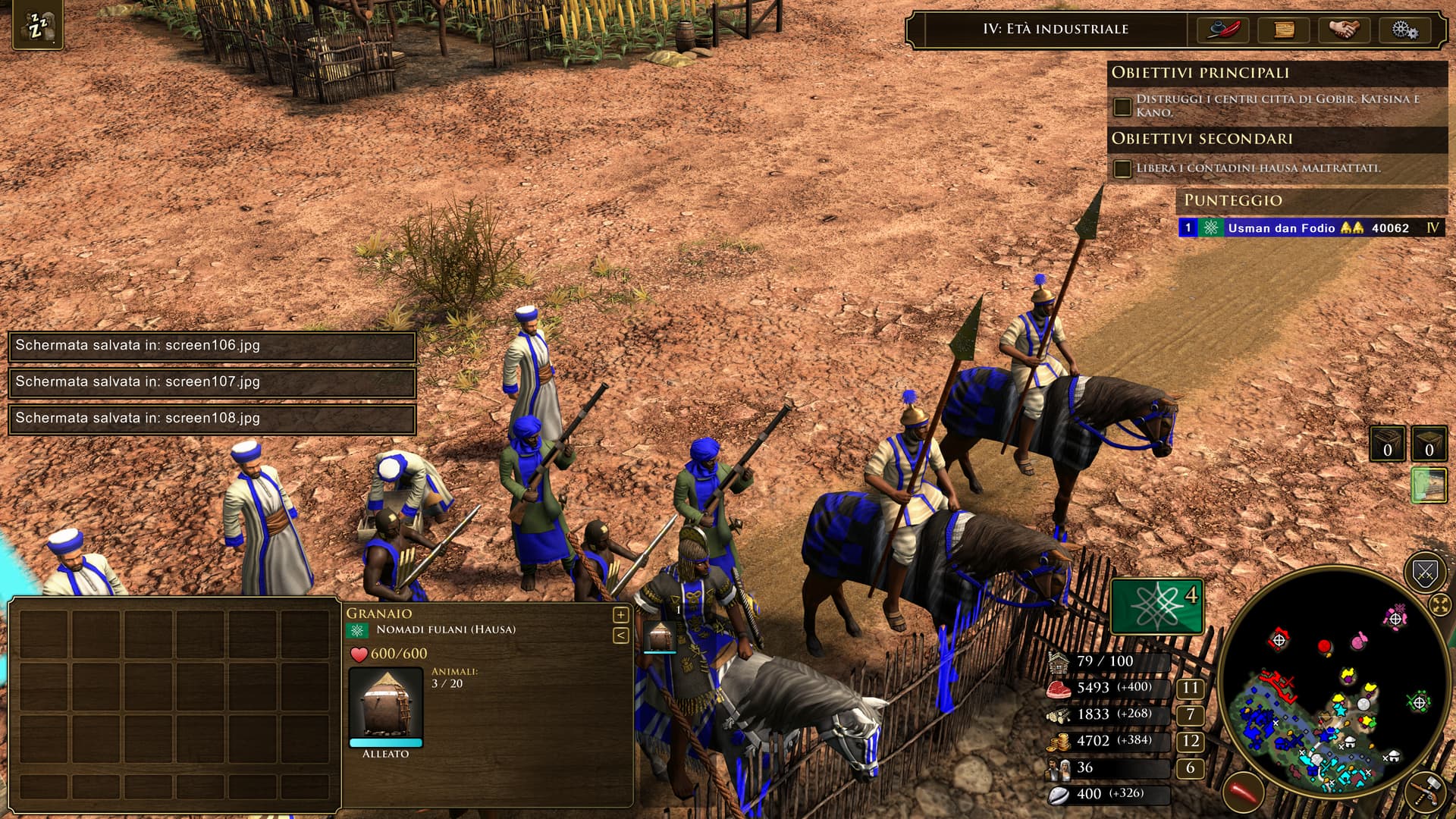The image size is (1456, 819).
Task: Toggle the crossed swords shield minimap filter
Action: [1425, 572]
